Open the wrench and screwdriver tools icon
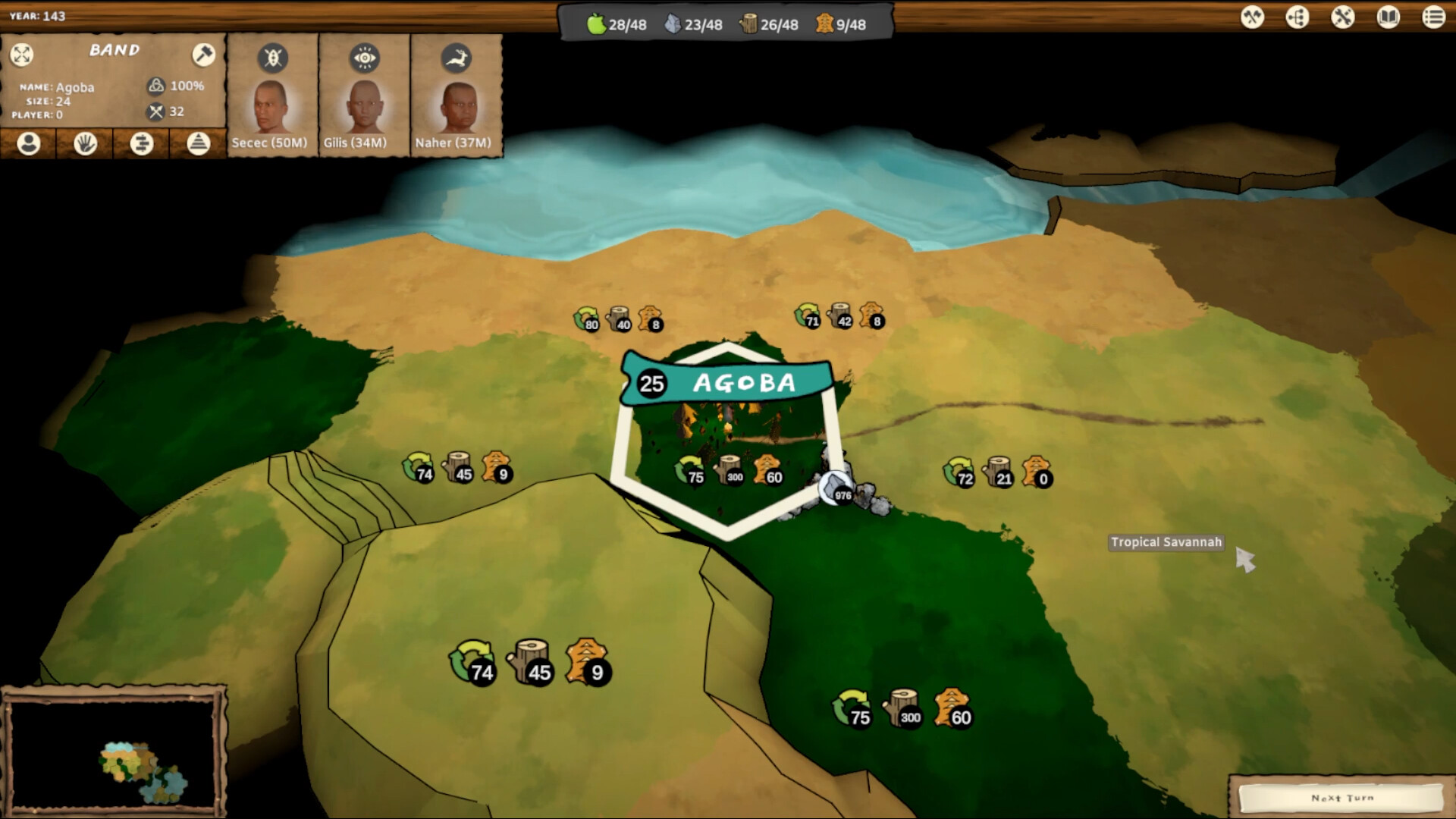1456x819 pixels. pyautogui.click(x=1342, y=17)
